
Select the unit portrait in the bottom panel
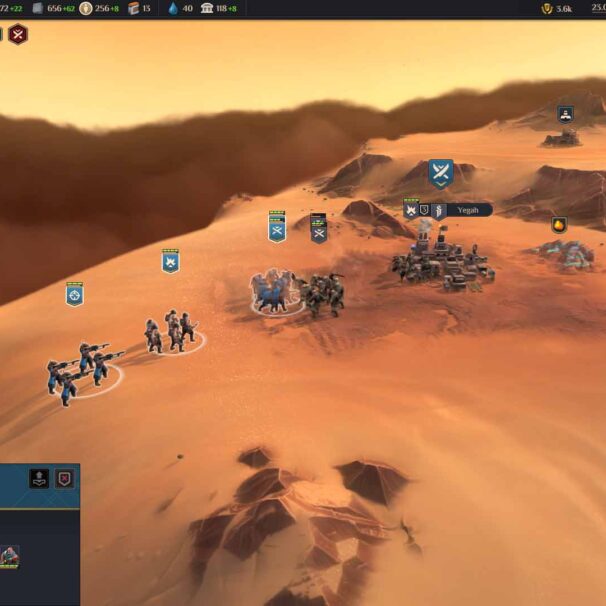click(x=9, y=555)
